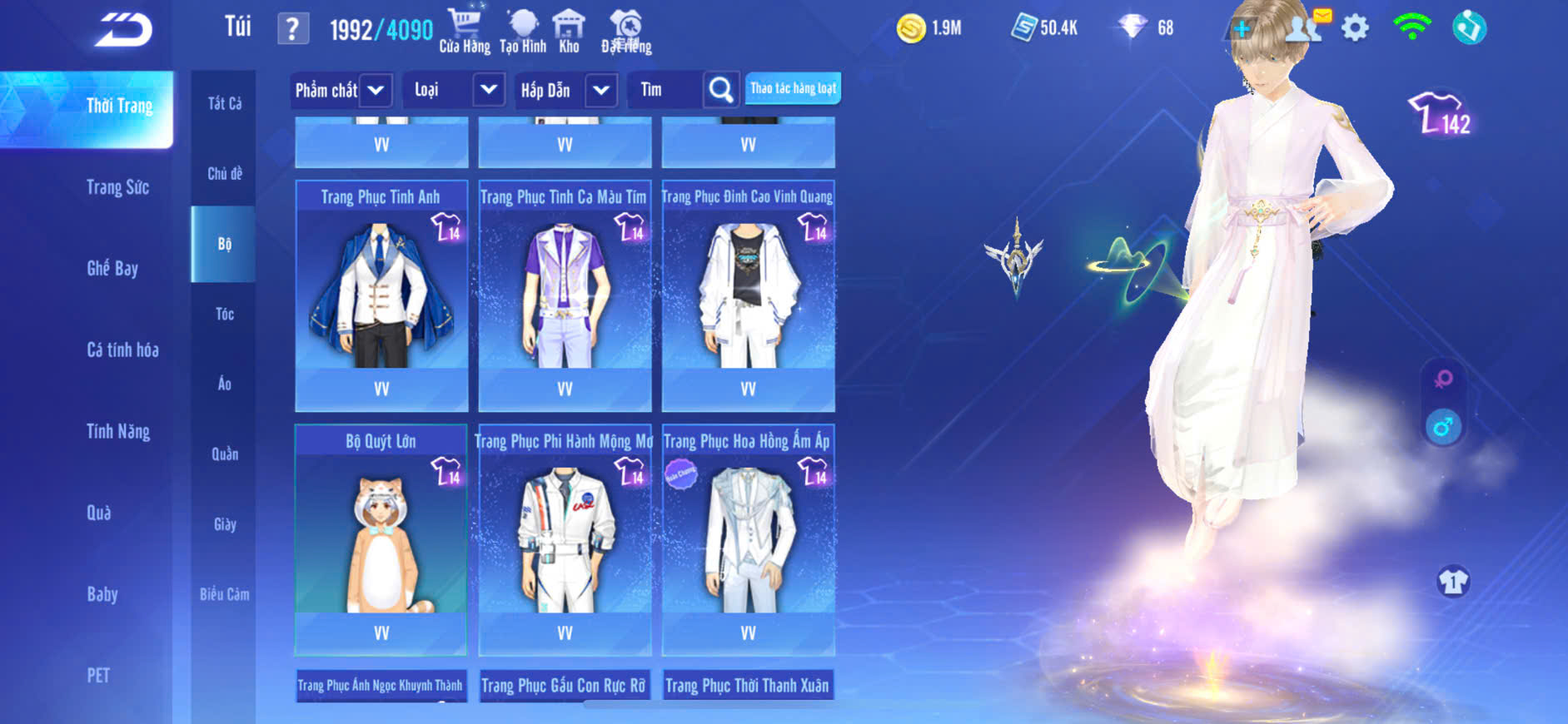Expand the Loại filter dropdown

(x=489, y=89)
